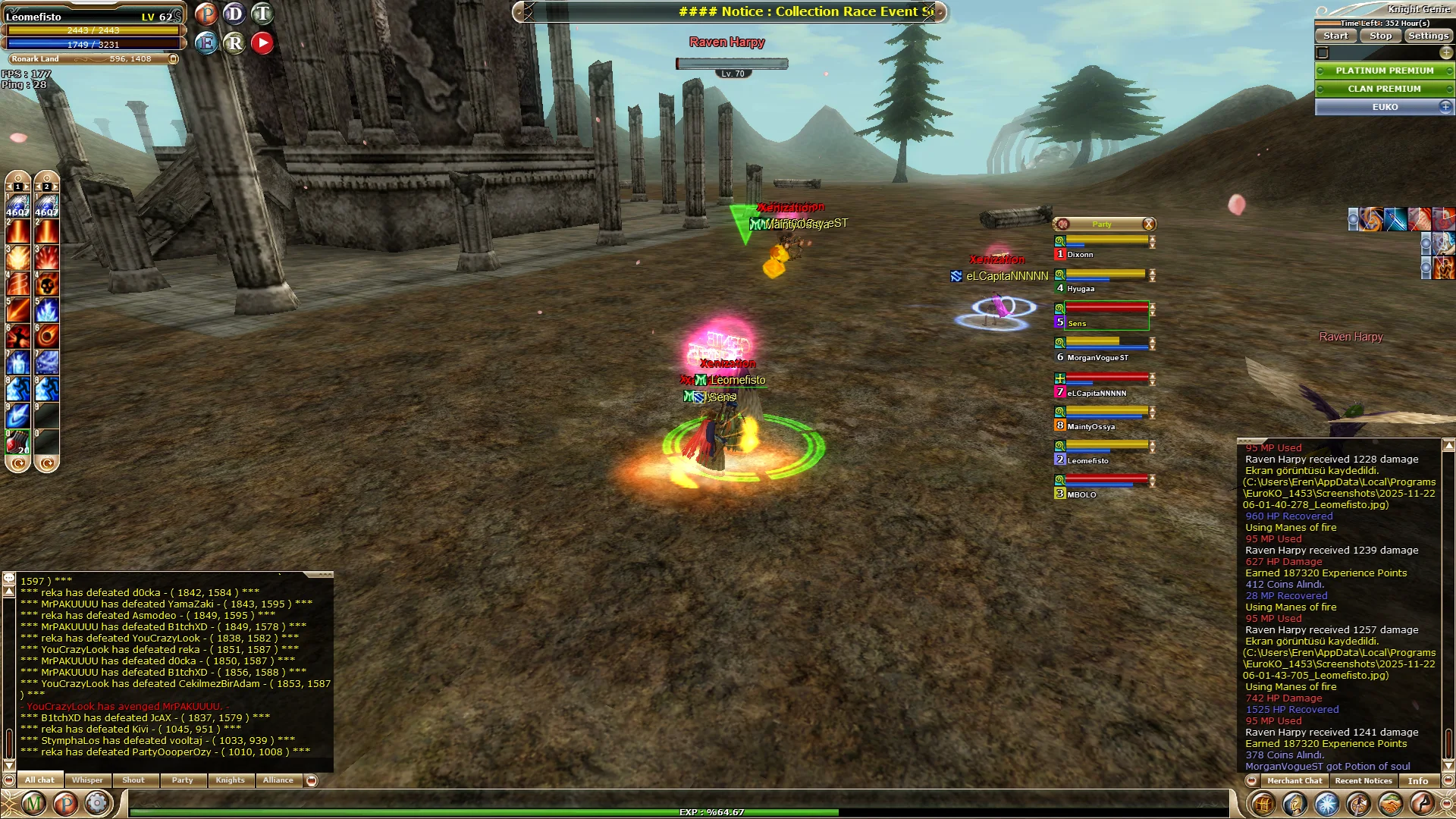Switch to the Merchant Chat tab
Viewport: 1456px width, 819px height.
[1294, 781]
